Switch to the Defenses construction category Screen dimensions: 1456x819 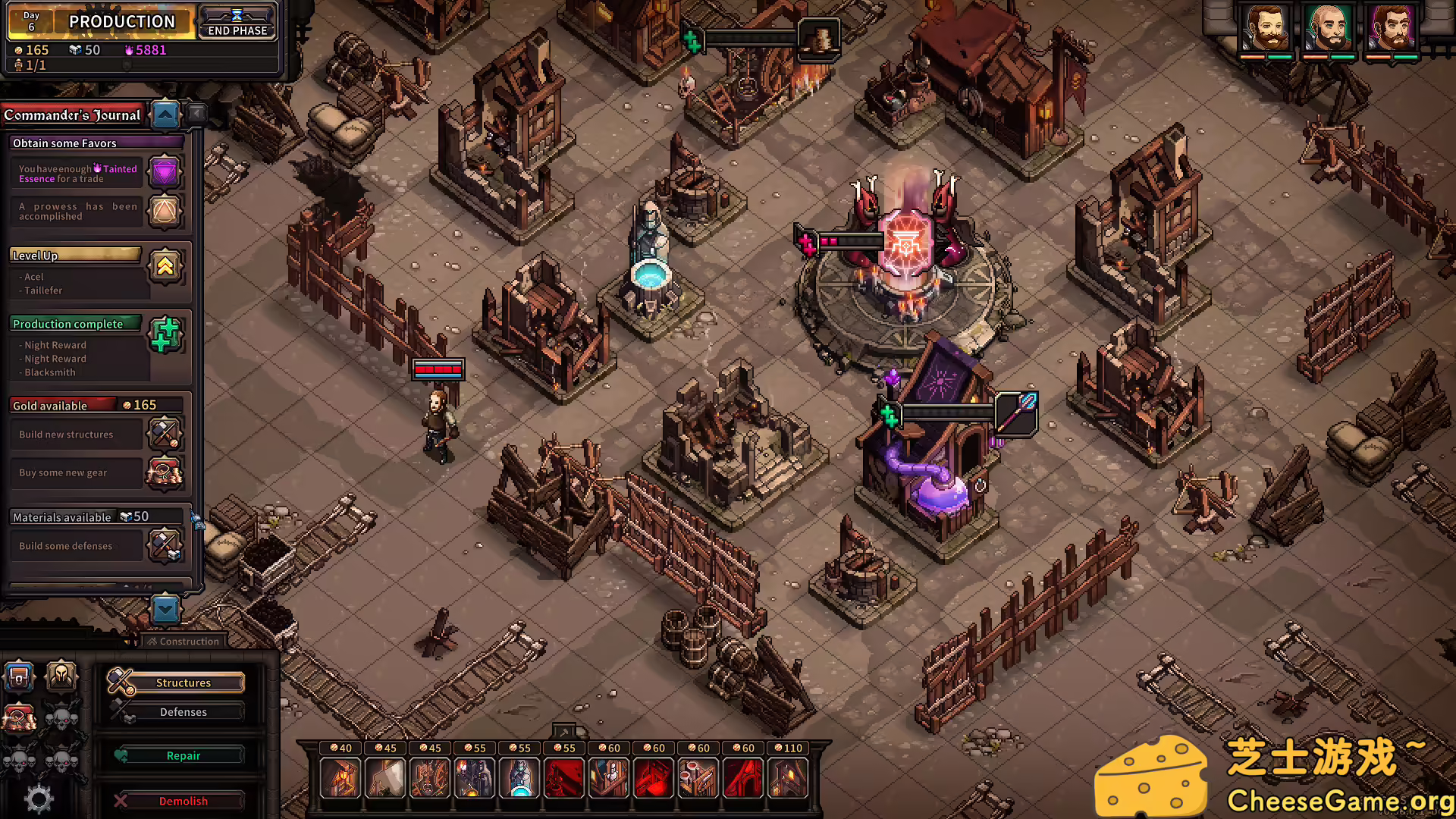(183, 712)
